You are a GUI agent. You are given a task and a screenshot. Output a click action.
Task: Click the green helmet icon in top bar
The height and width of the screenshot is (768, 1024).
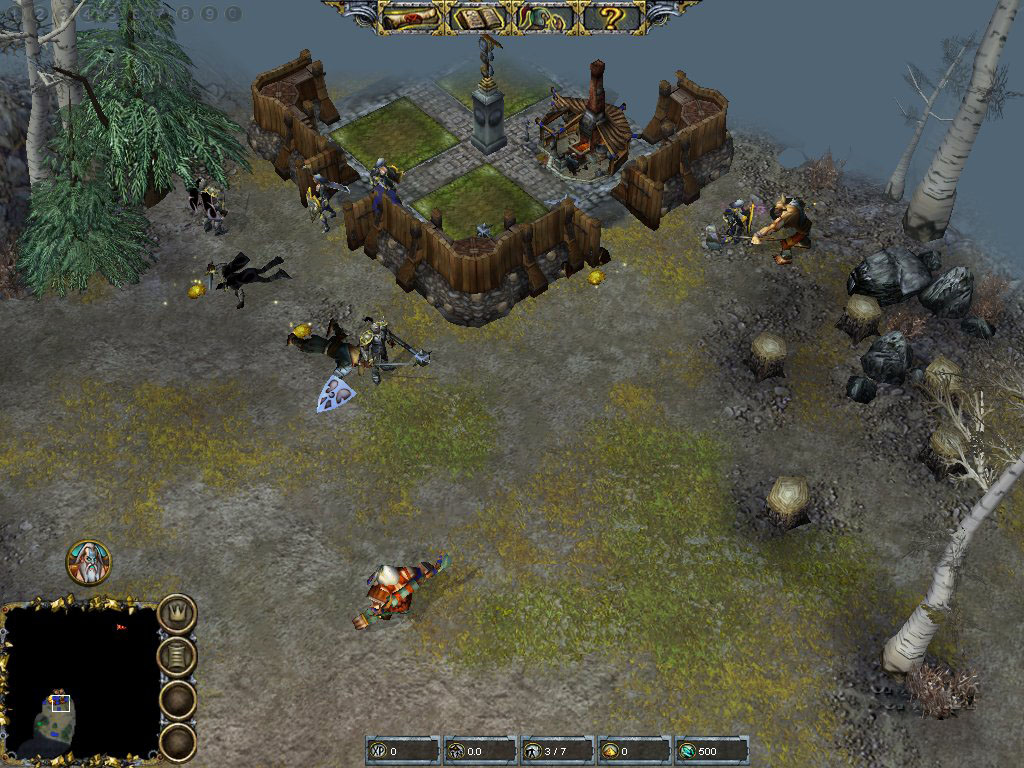tap(543, 17)
